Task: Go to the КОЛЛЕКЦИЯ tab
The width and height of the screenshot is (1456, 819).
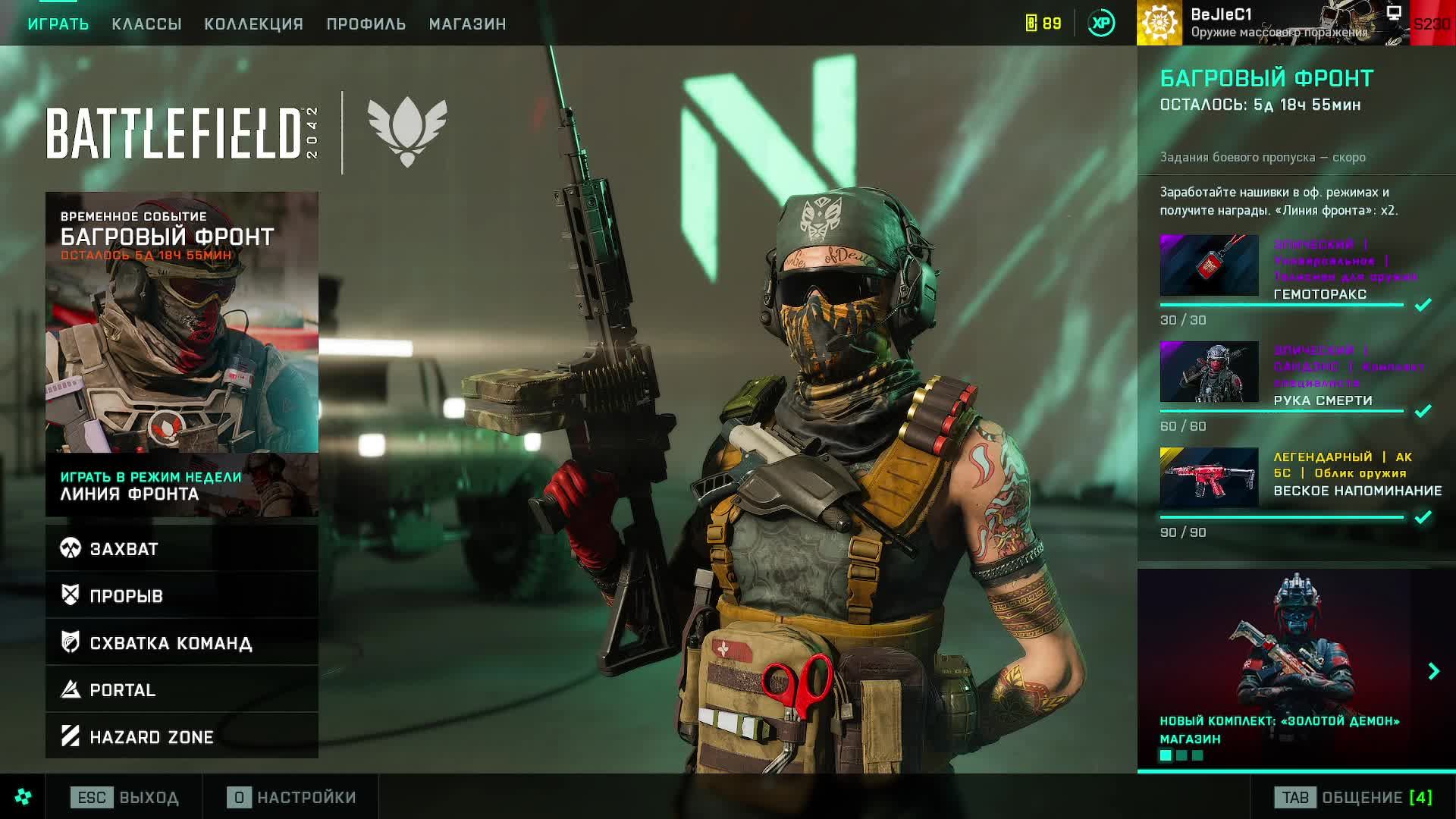Action: (253, 24)
